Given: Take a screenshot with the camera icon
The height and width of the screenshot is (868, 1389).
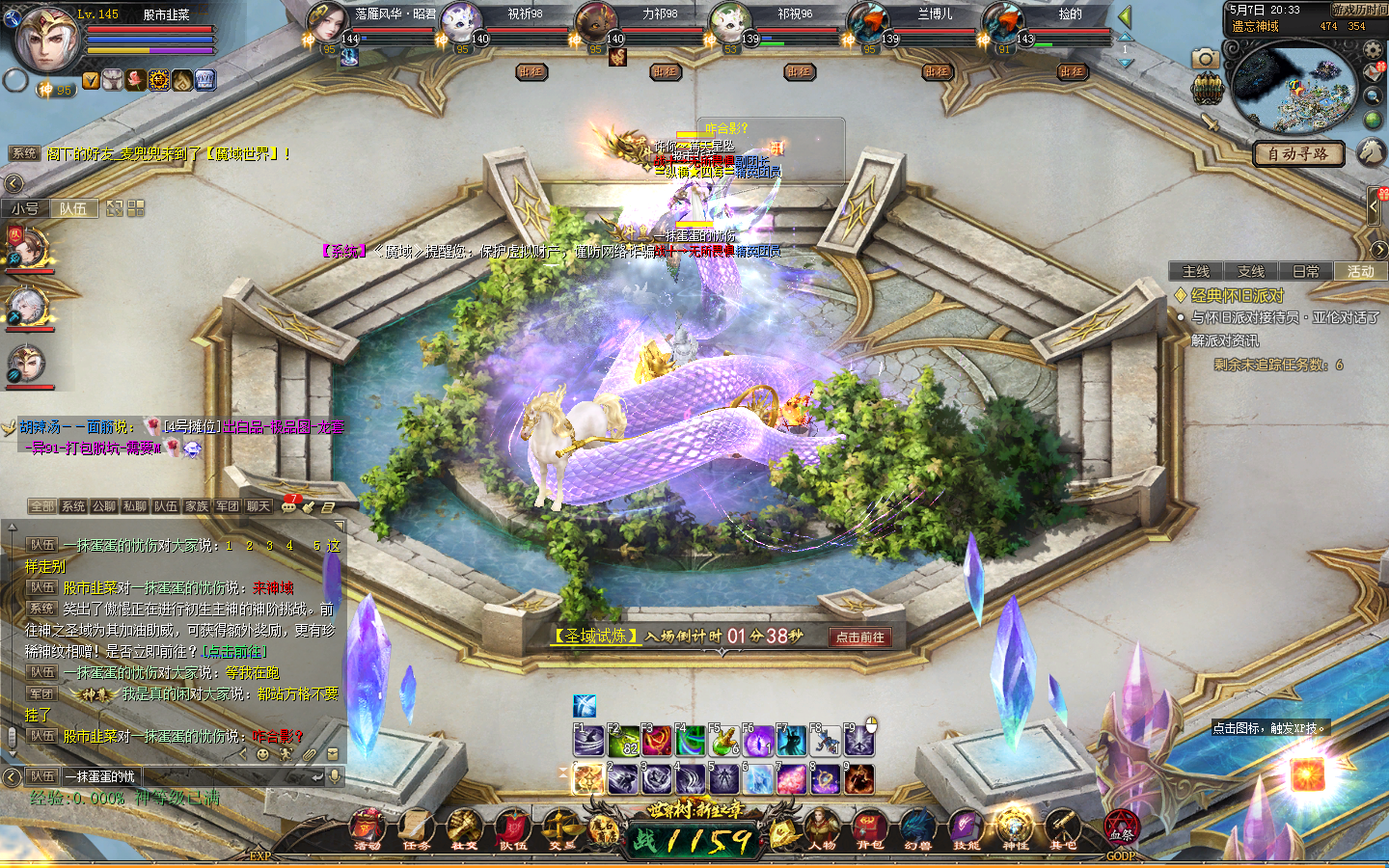Looking at the screenshot, I should [x=1205, y=59].
